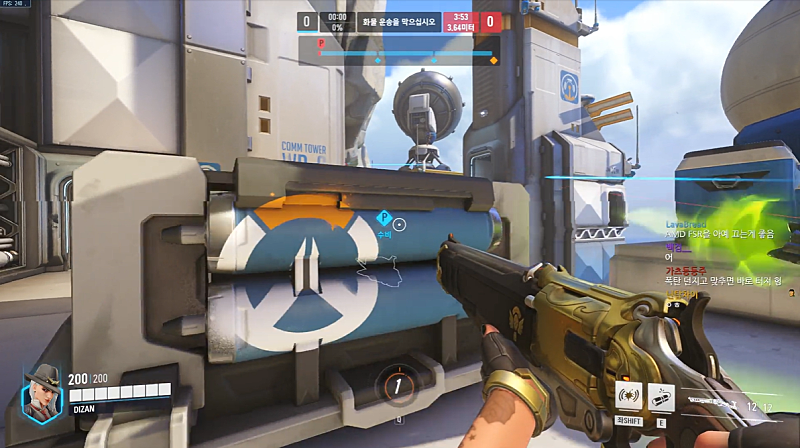Trigger the ultimate charge meter

399,384
